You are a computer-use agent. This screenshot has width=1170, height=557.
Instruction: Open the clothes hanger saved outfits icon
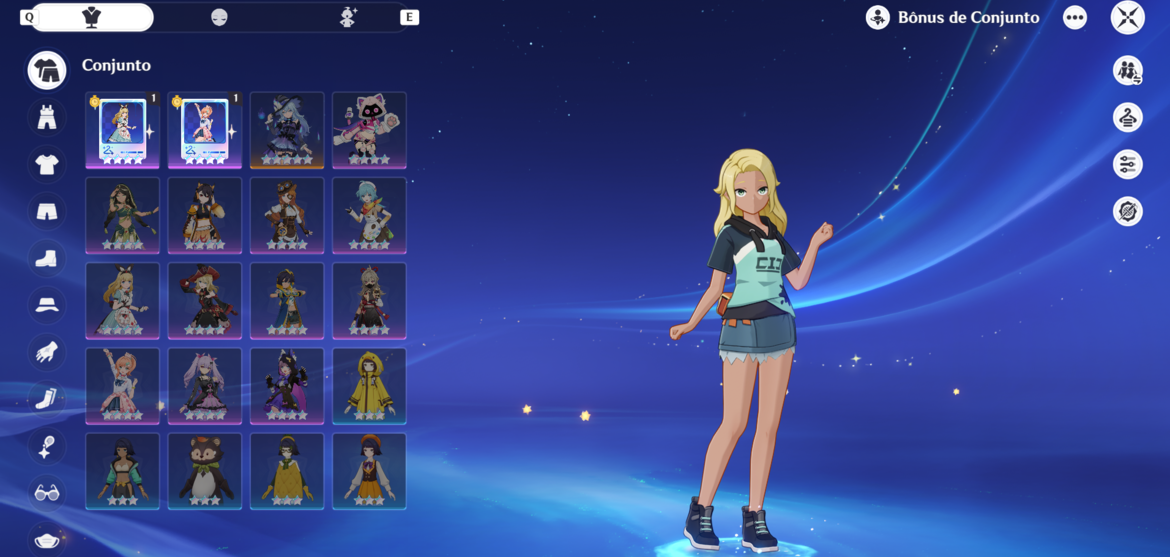click(x=1127, y=118)
